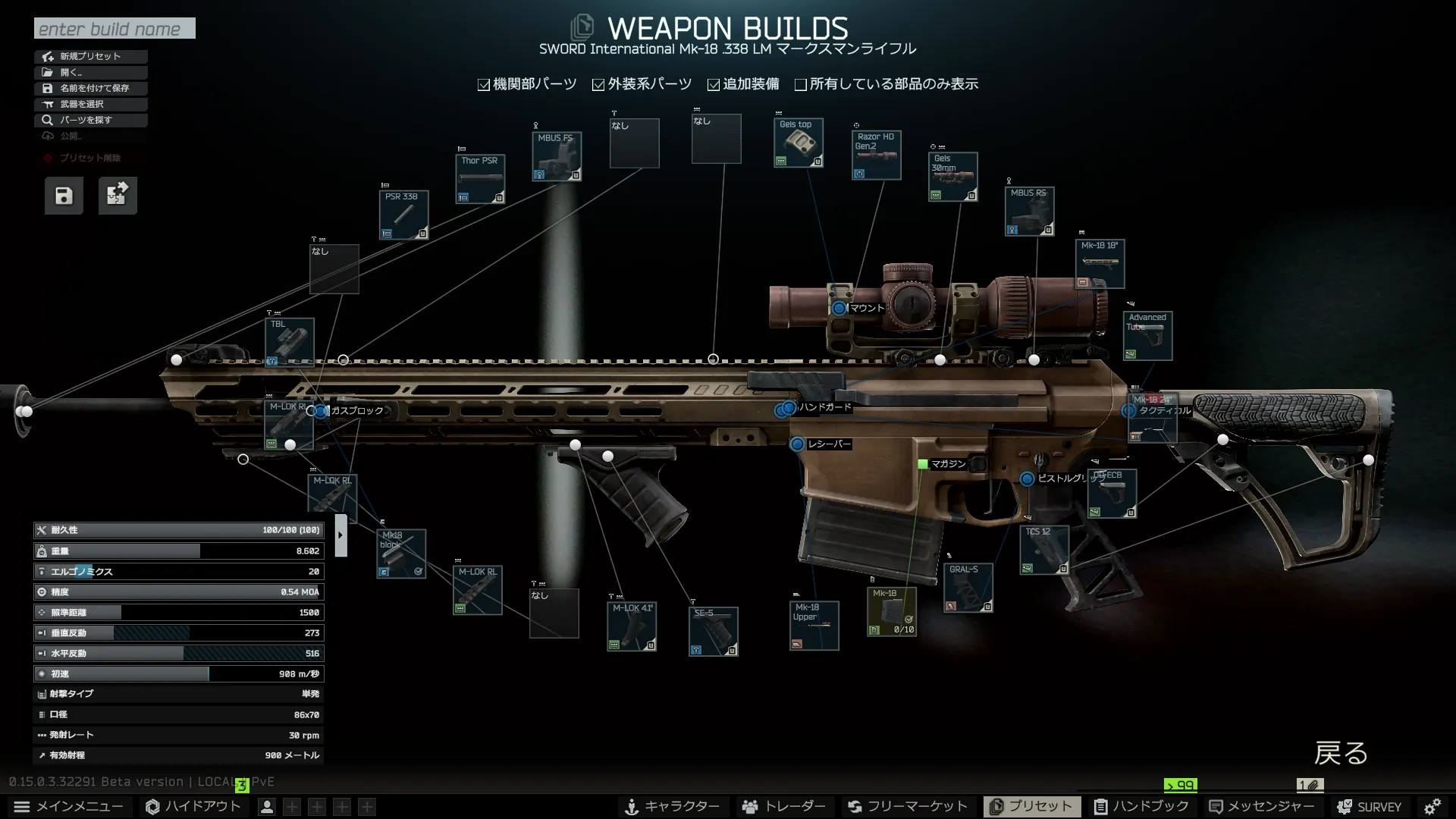Viewport: 1456px width, 819px height.
Task: Click the export build puzzle-piece icon
Action: (x=118, y=195)
